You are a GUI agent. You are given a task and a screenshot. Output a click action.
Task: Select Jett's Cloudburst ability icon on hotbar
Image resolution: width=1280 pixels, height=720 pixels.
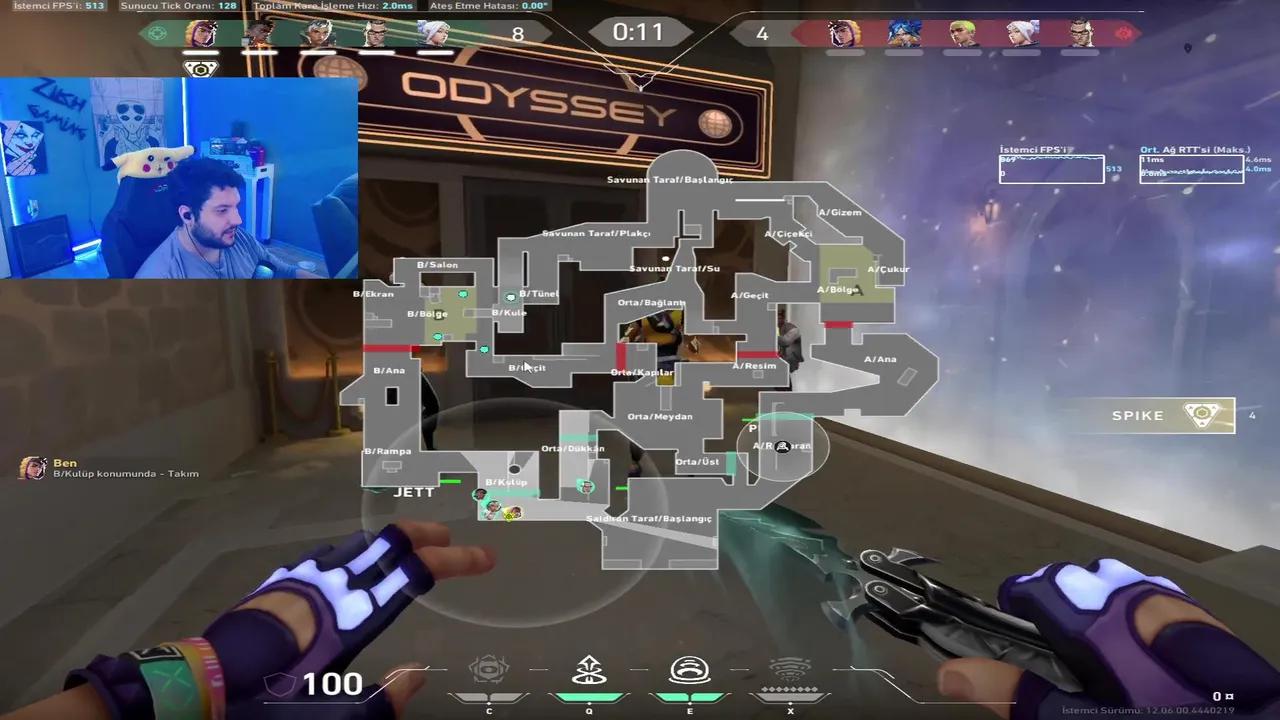pyautogui.click(x=488, y=667)
